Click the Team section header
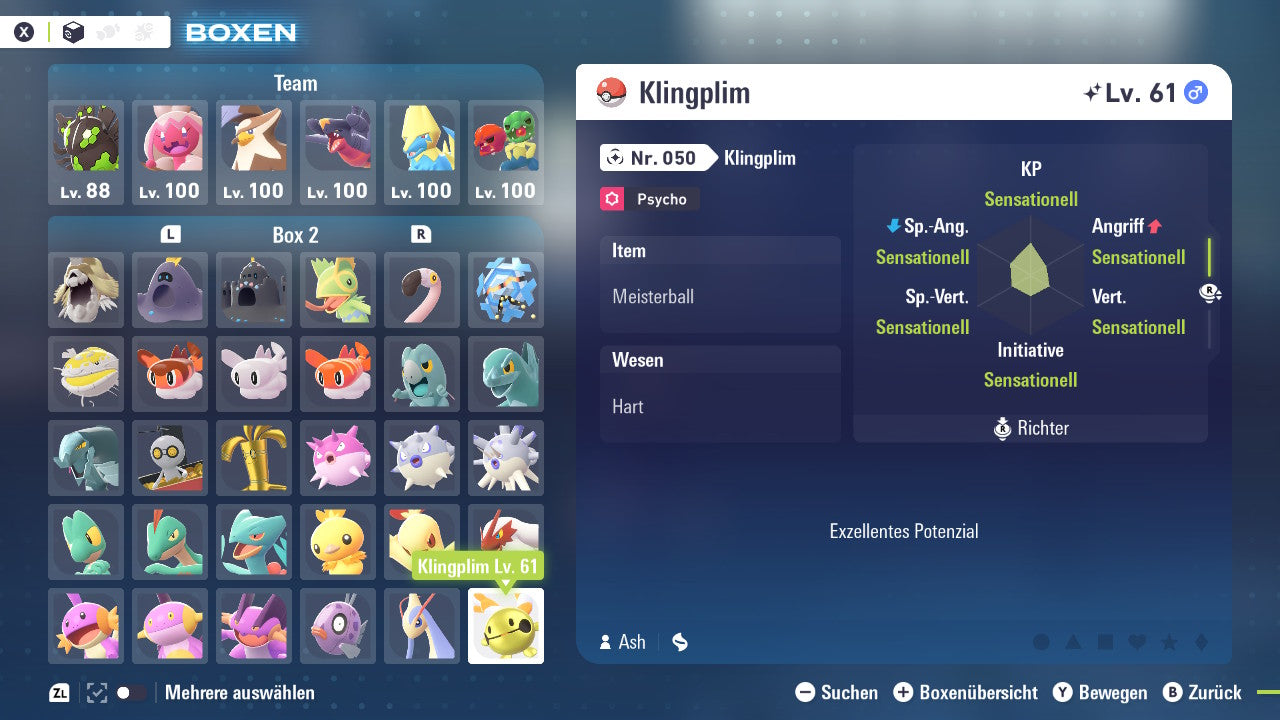 [295, 83]
